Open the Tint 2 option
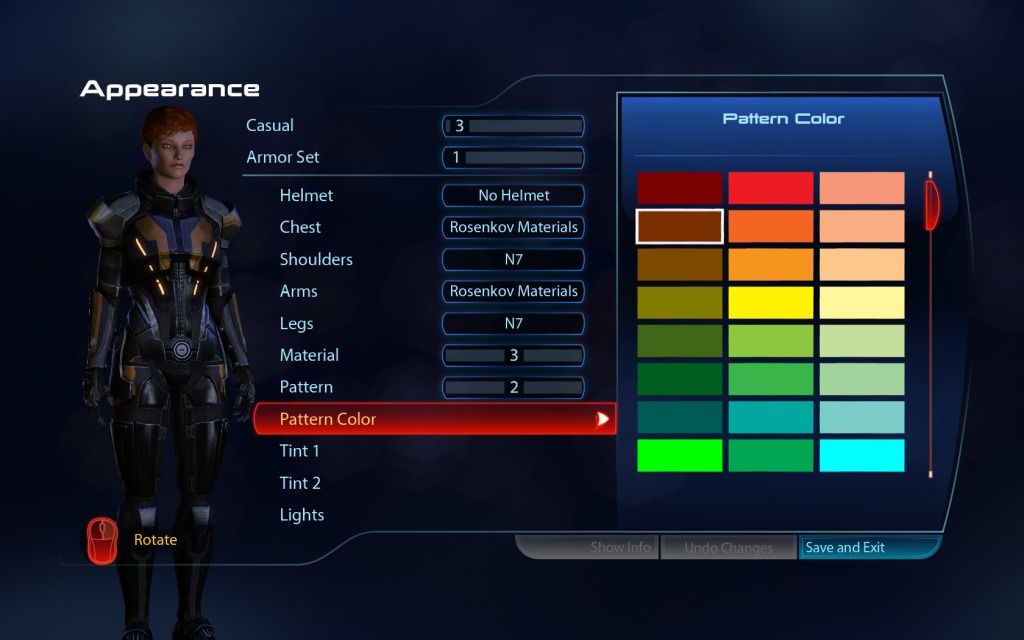This screenshot has width=1024, height=640. [300, 483]
